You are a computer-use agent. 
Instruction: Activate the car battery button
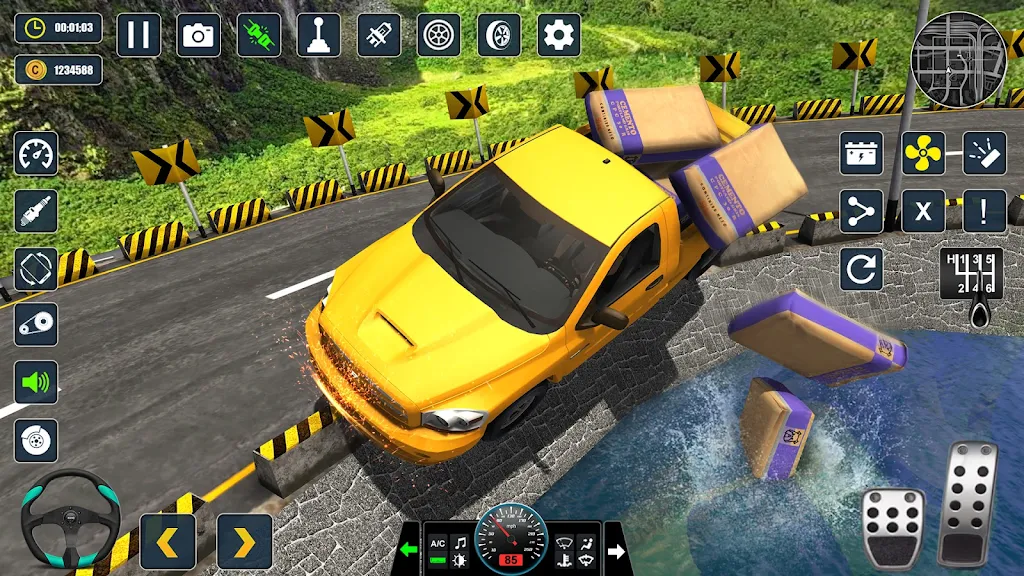[861, 153]
